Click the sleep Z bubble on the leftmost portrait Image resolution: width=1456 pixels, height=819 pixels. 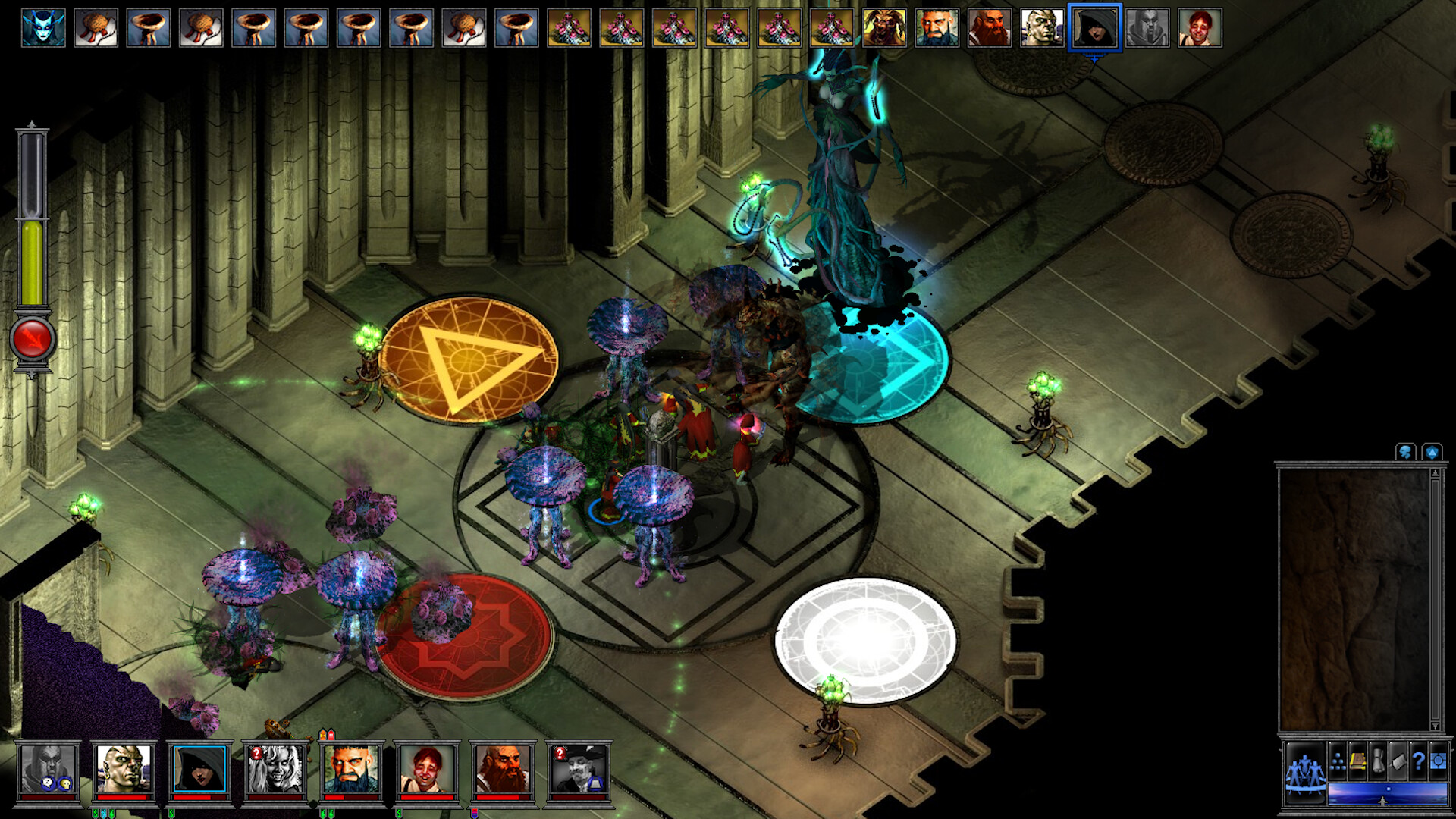(46, 782)
